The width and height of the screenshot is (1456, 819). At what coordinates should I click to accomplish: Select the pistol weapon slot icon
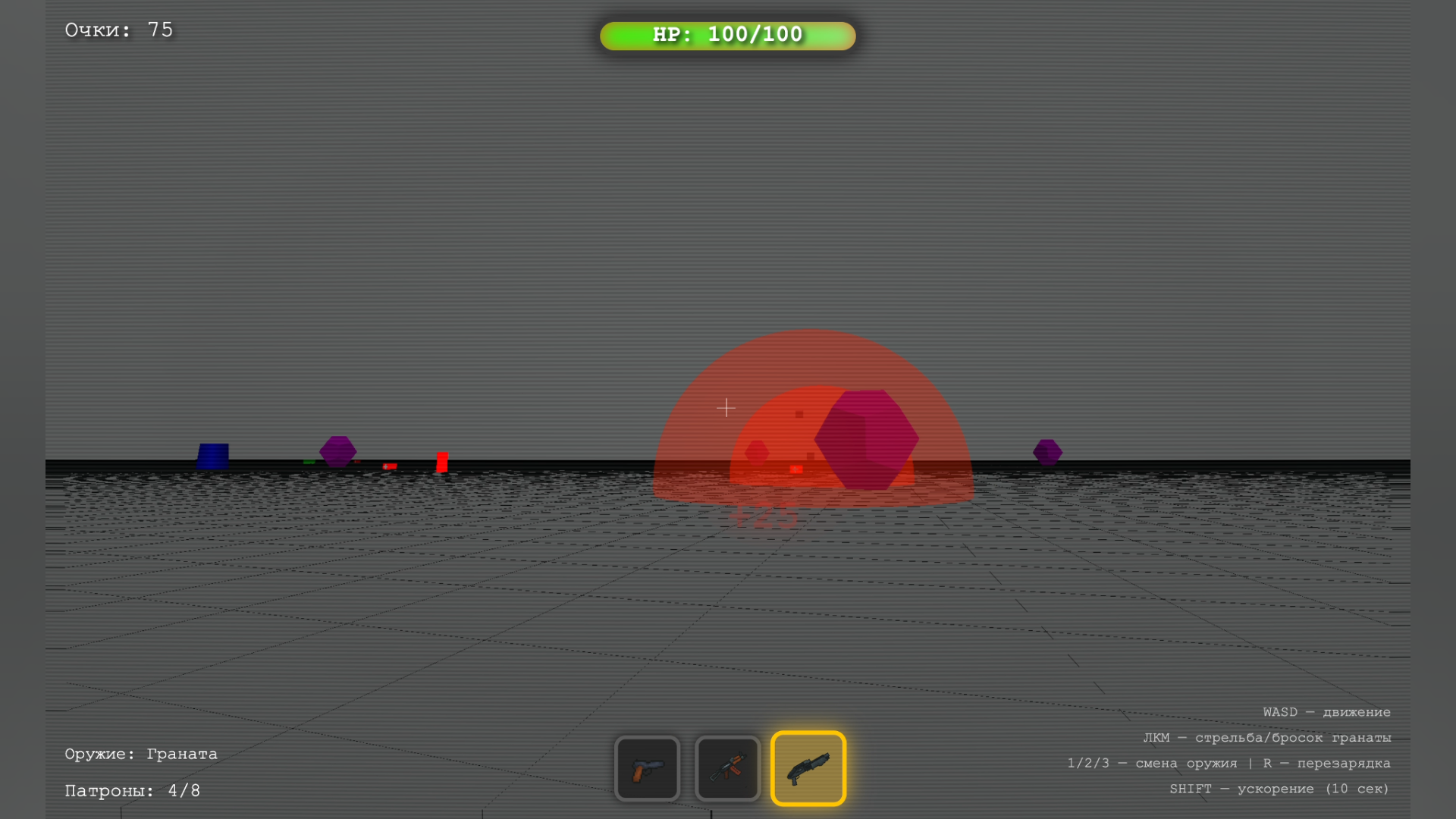coord(648,768)
